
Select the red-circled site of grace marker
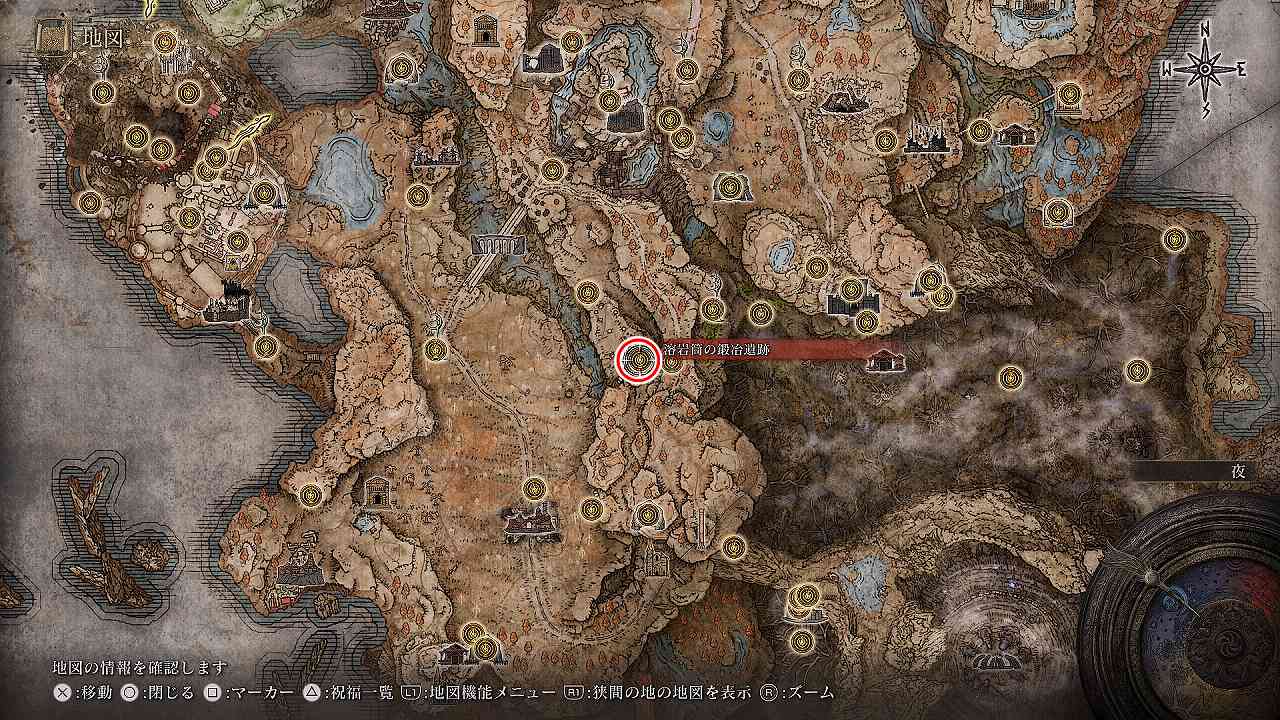click(x=638, y=361)
